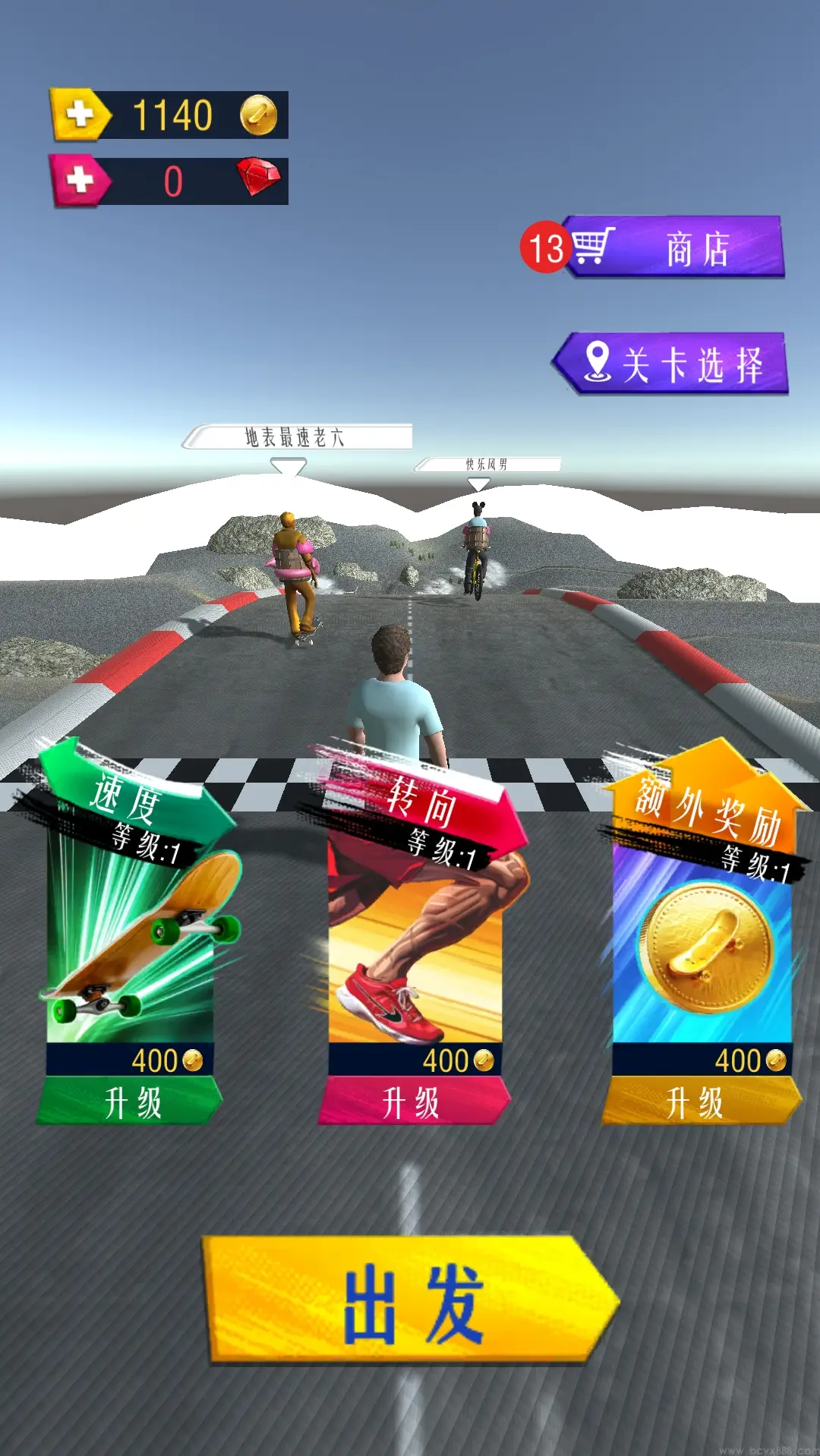Open the 商店 shop
The height and width of the screenshot is (1456, 820).
[676, 247]
